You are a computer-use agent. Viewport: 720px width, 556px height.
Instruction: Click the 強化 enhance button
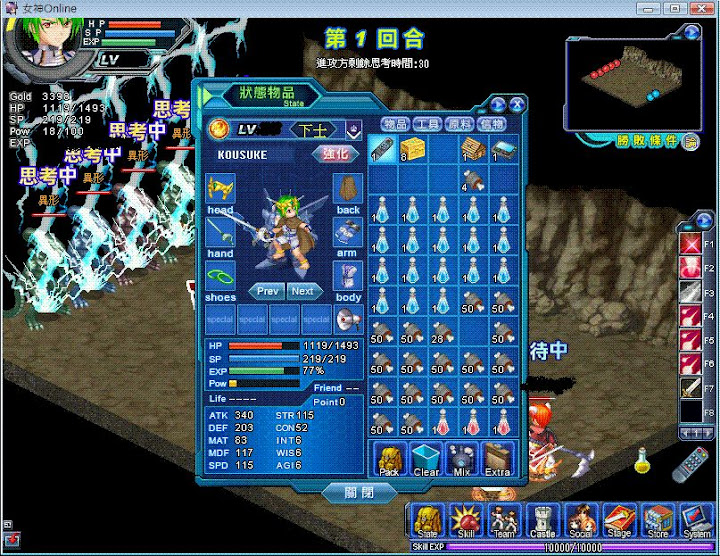pyautogui.click(x=334, y=154)
